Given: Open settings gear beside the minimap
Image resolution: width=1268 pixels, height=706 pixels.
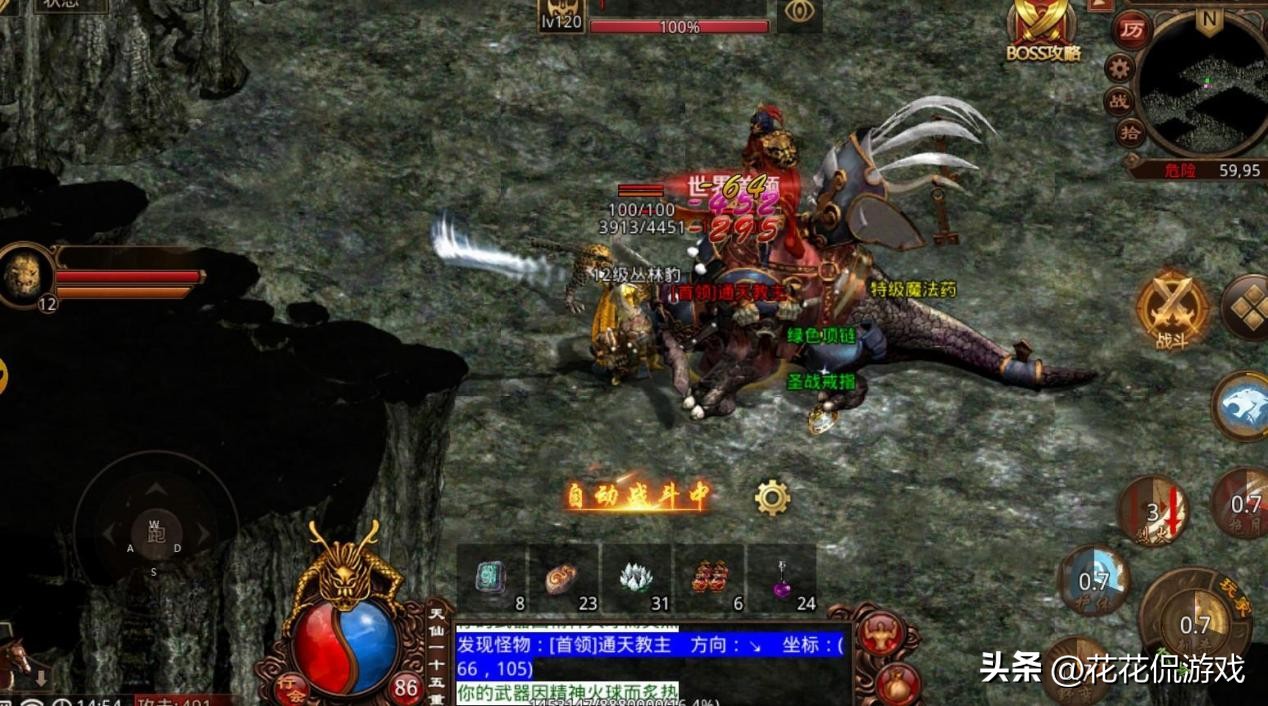Looking at the screenshot, I should point(1119,68).
